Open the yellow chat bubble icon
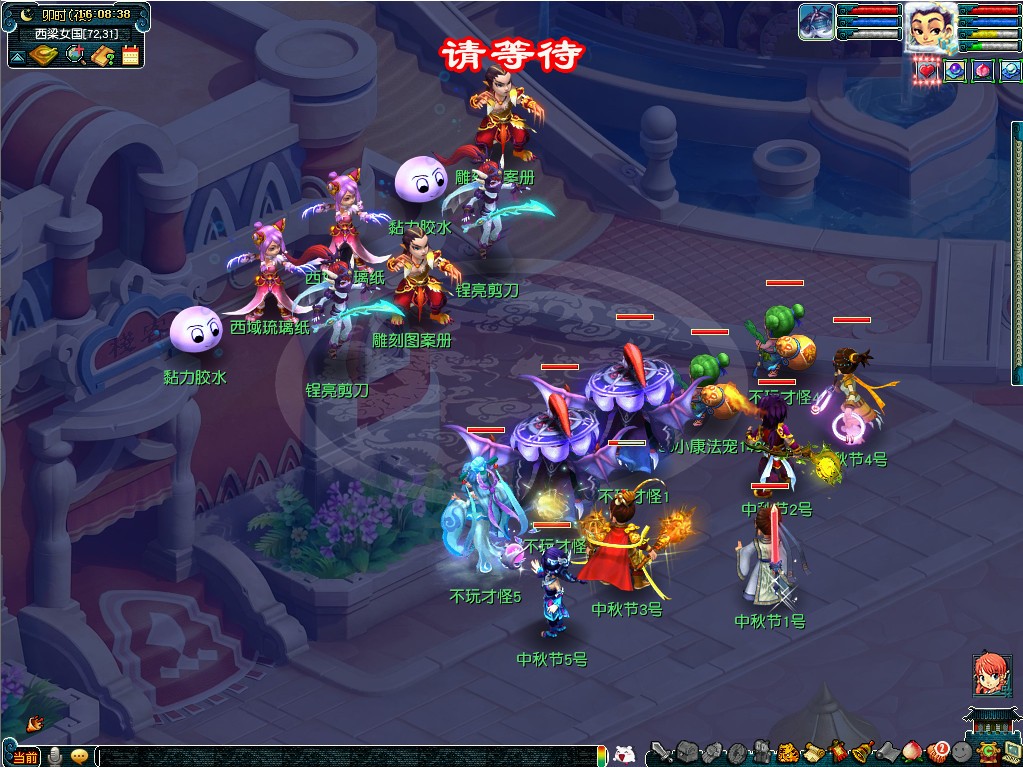The height and width of the screenshot is (767, 1023). coord(79,756)
